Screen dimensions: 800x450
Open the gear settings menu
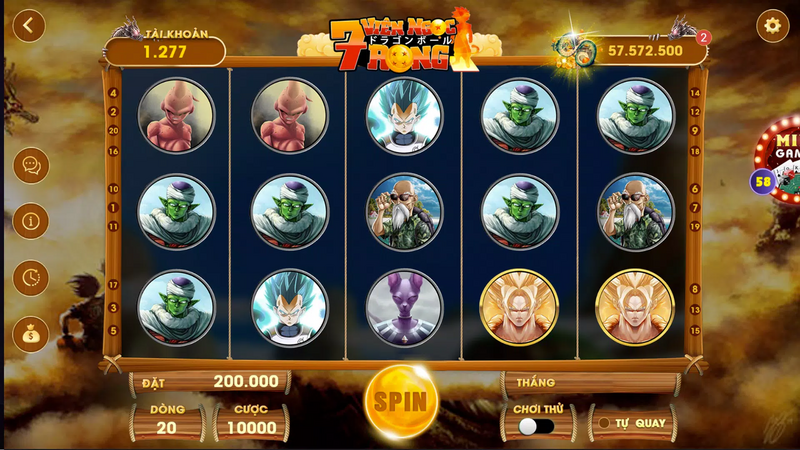pos(772,26)
